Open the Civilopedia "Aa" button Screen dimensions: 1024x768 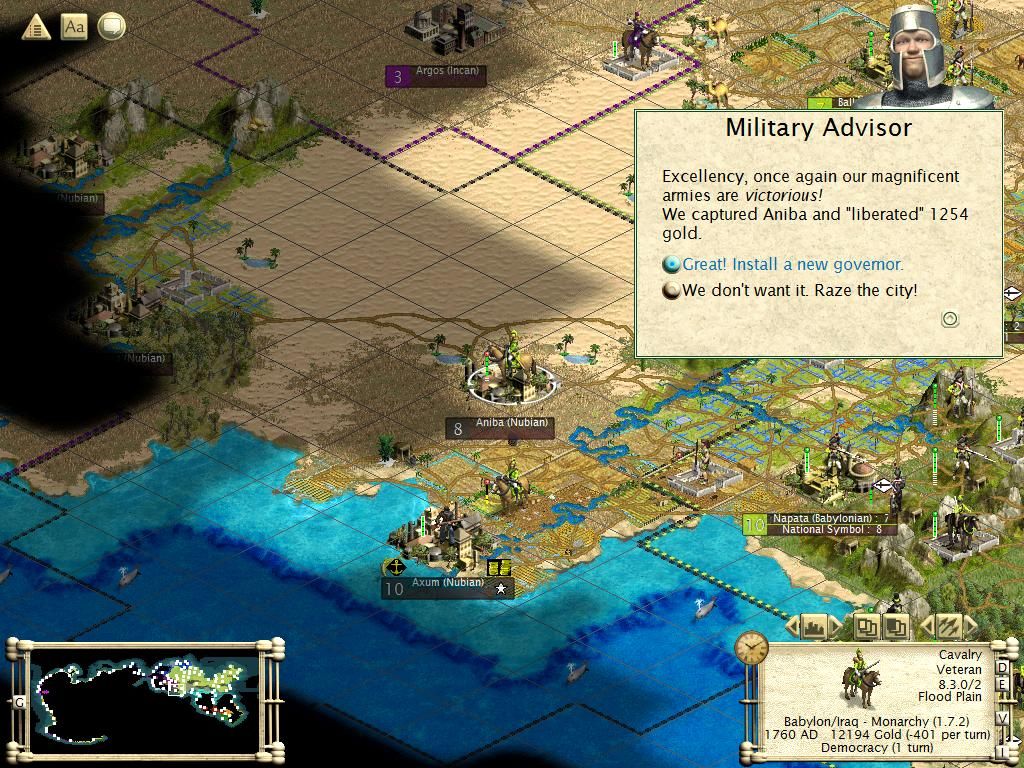click(74, 27)
